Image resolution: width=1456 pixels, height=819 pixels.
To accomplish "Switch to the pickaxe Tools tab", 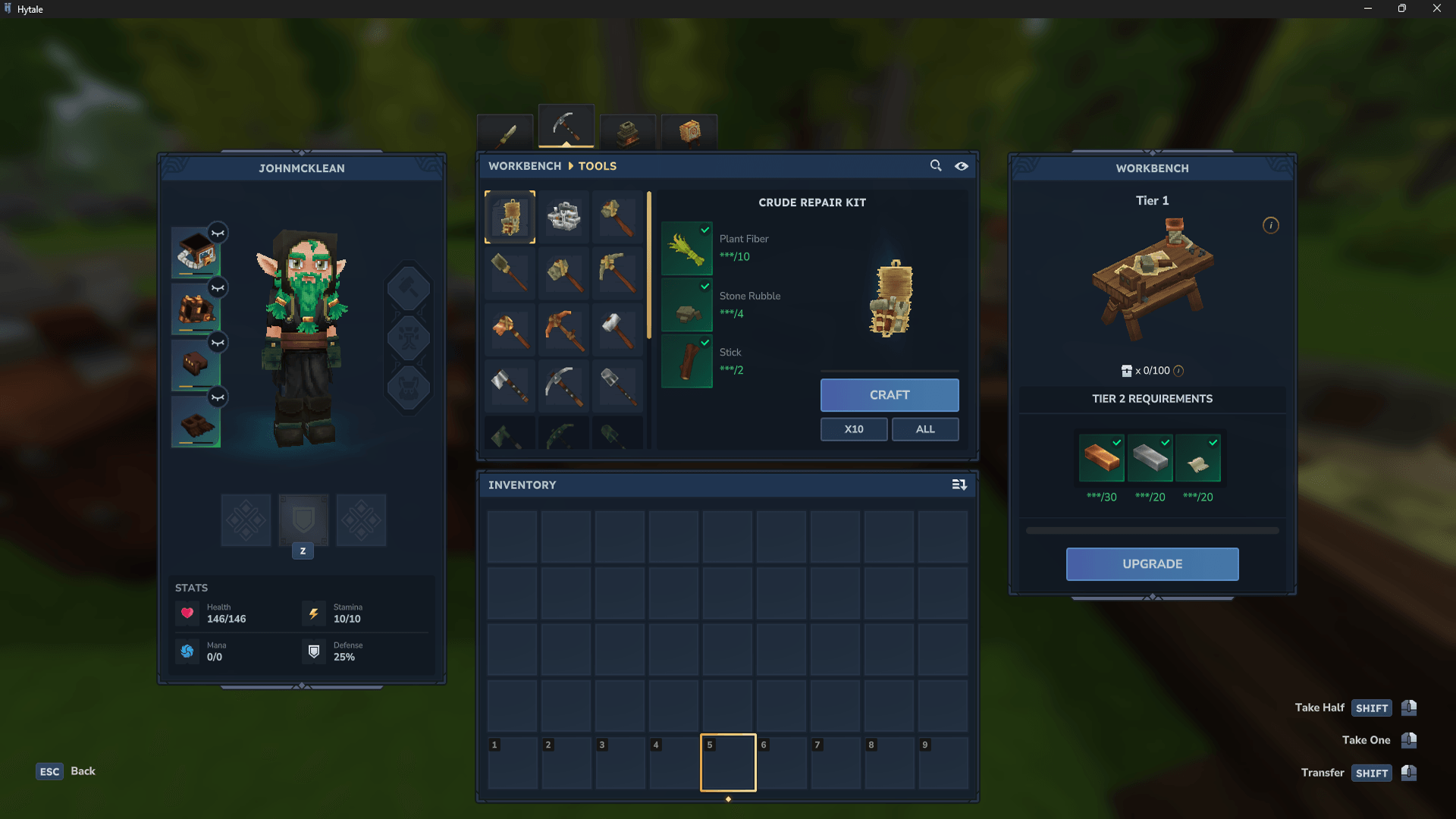I will [566, 127].
